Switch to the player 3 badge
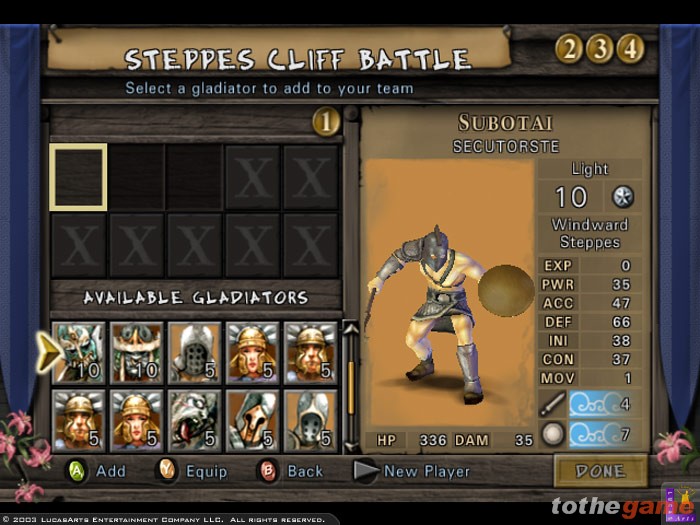 [599, 48]
